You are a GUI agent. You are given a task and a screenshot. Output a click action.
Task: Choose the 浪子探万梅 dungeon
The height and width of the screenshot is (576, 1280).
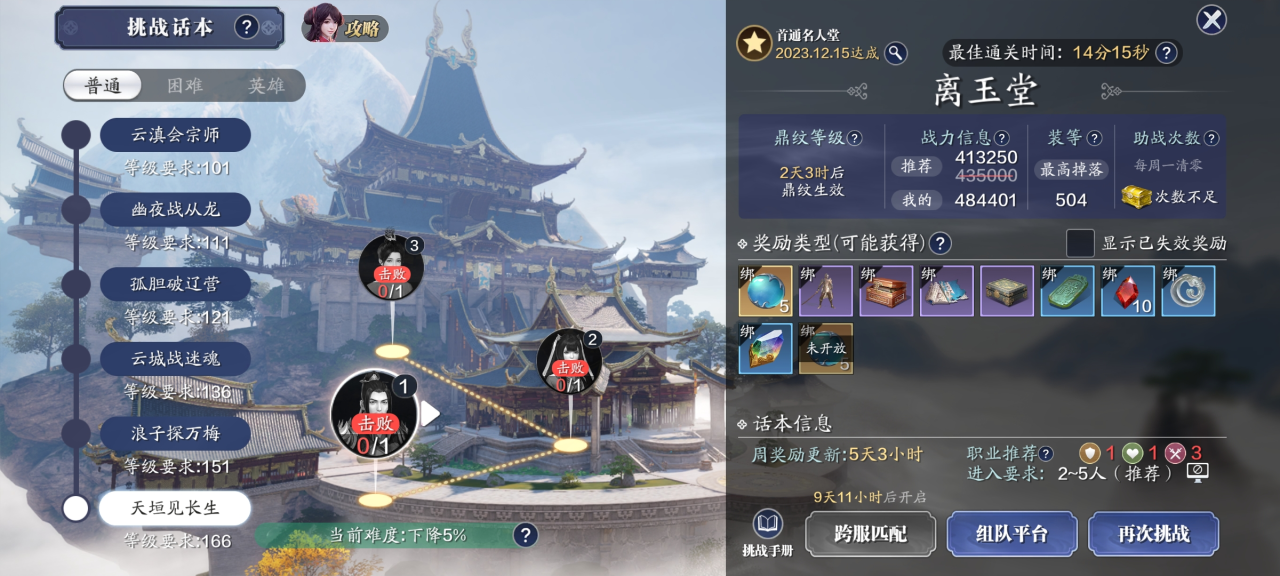[x=175, y=433]
